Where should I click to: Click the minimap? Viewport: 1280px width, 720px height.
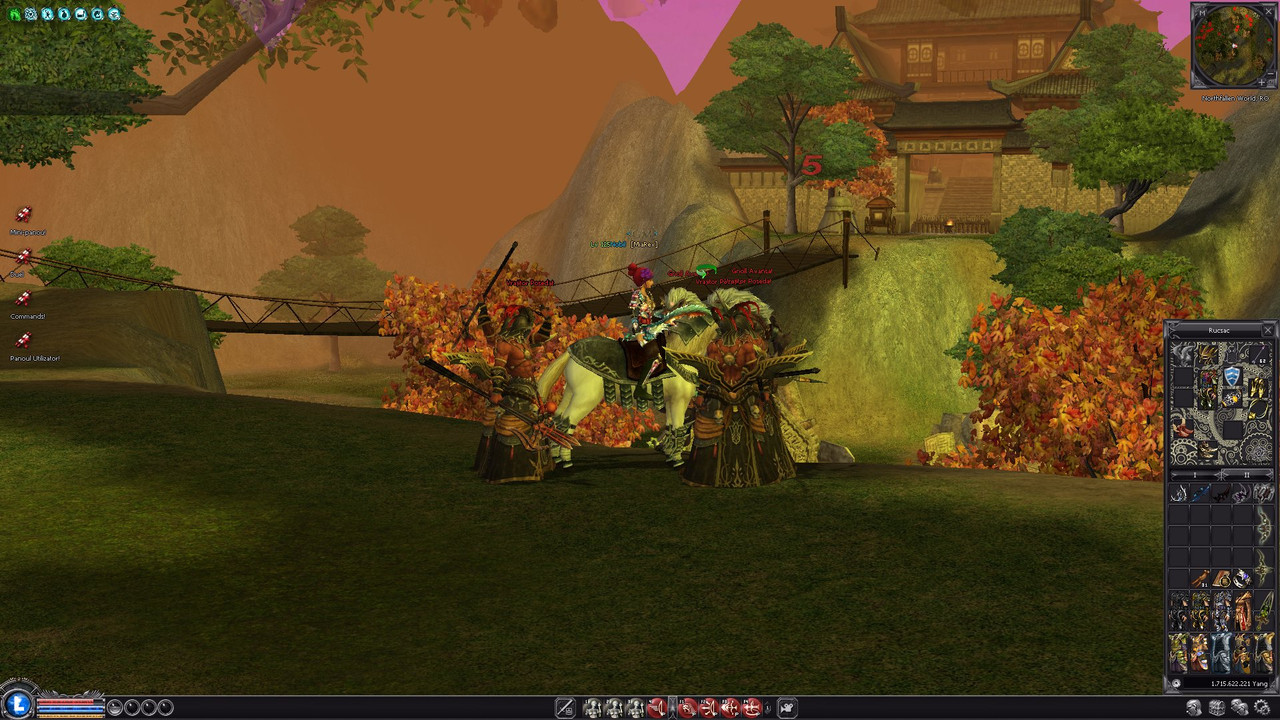coord(1233,46)
